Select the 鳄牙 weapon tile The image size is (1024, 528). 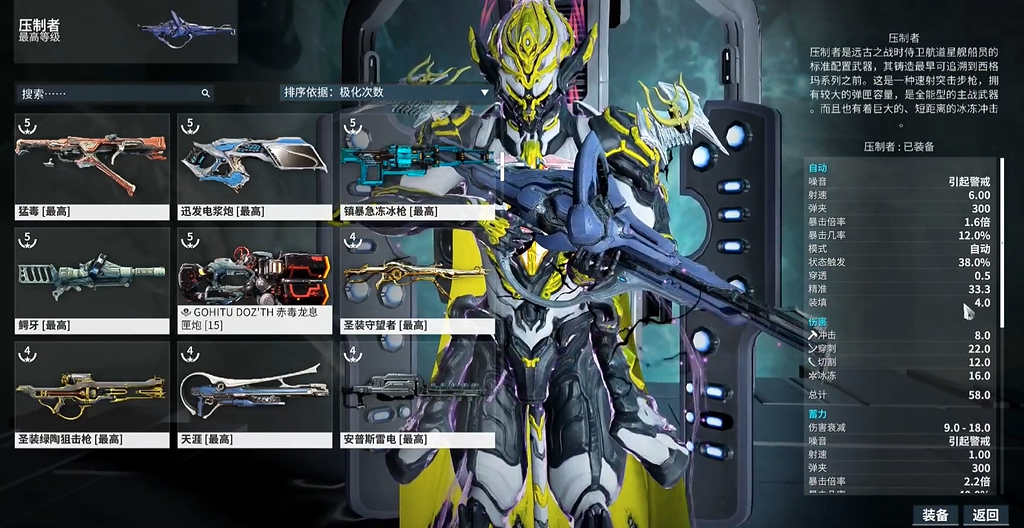91,280
